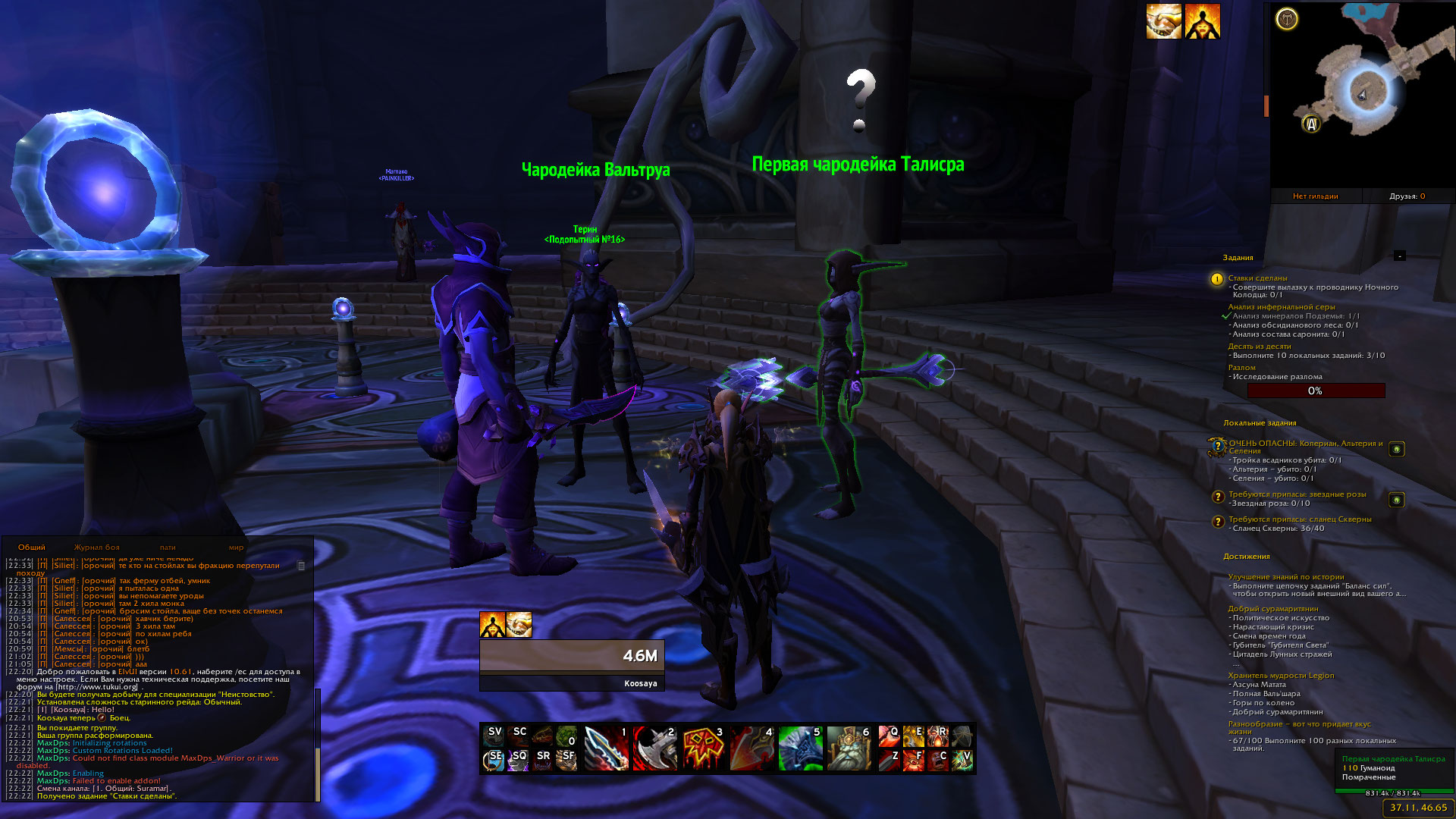Collapse the Задания objective tracker
Viewport: 1456px width, 819px height.
(1399, 256)
